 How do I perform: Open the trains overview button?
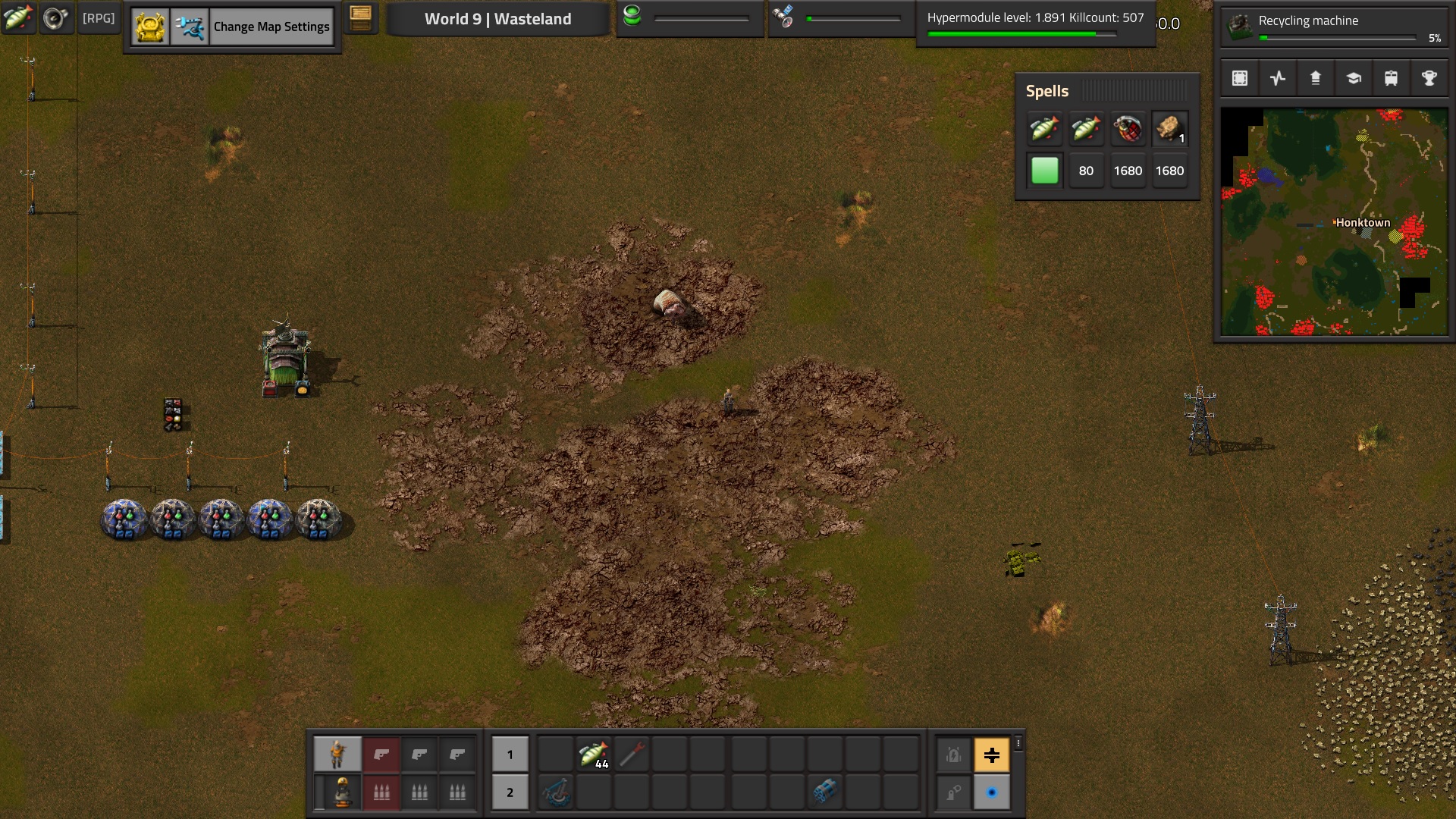(x=1391, y=78)
